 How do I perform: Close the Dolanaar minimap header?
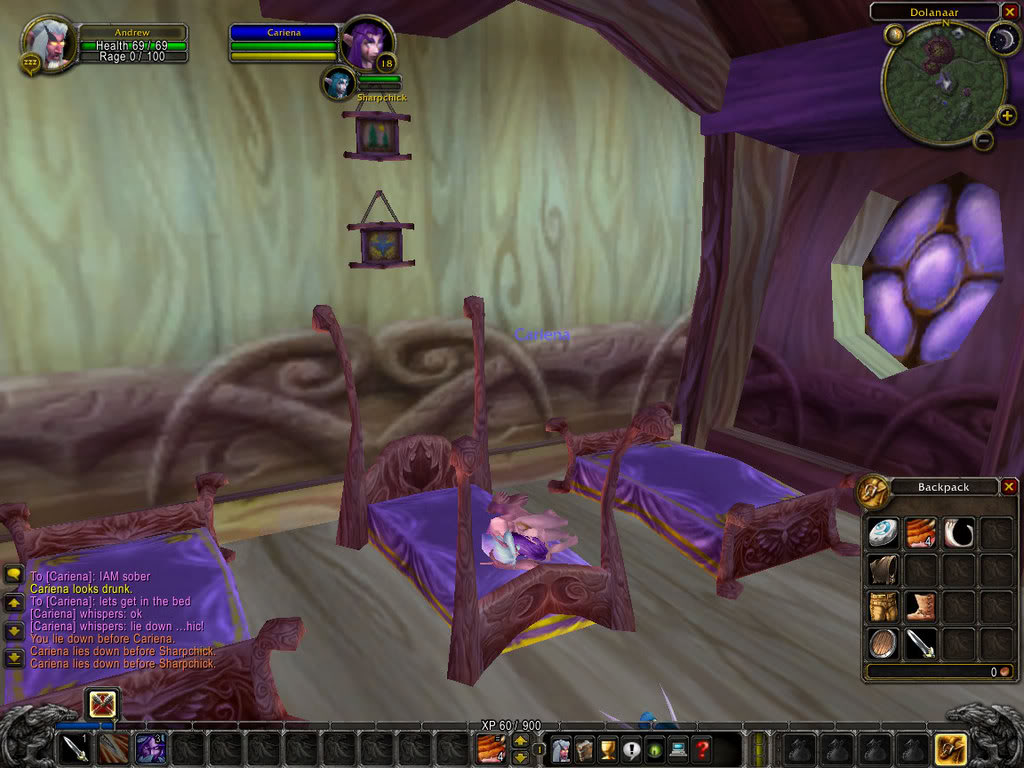(x=1009, y=12)
